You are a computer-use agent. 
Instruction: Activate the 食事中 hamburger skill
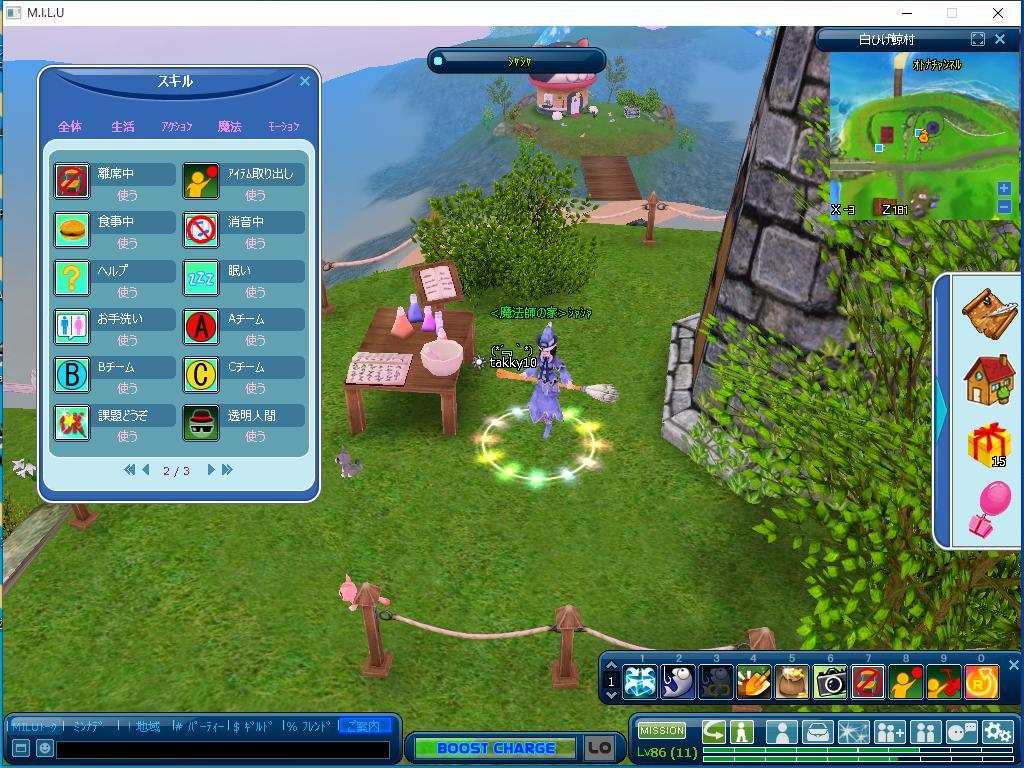pyautogui.click(x=72, y=230)
